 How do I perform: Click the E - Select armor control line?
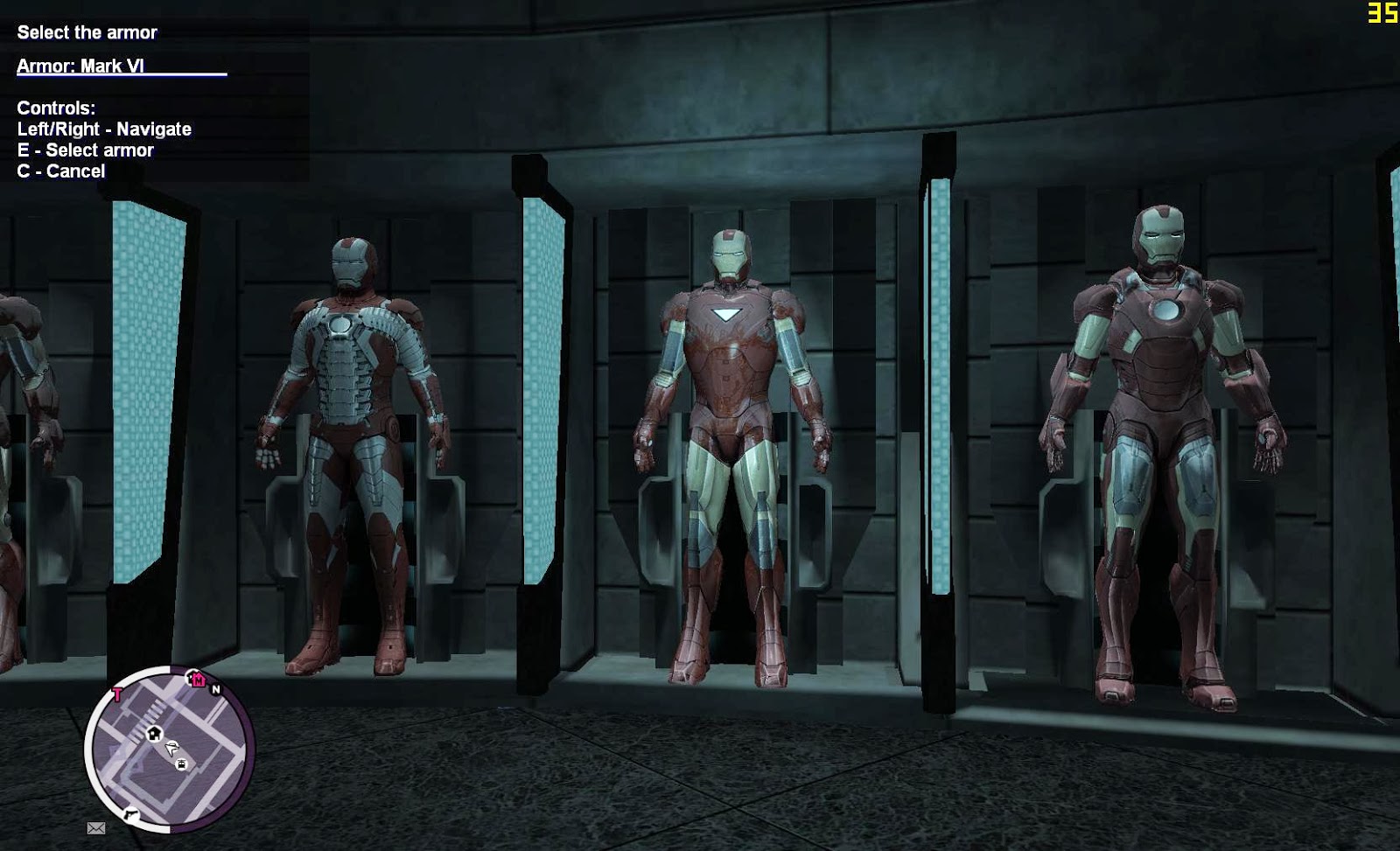click(x=85, y=150)
